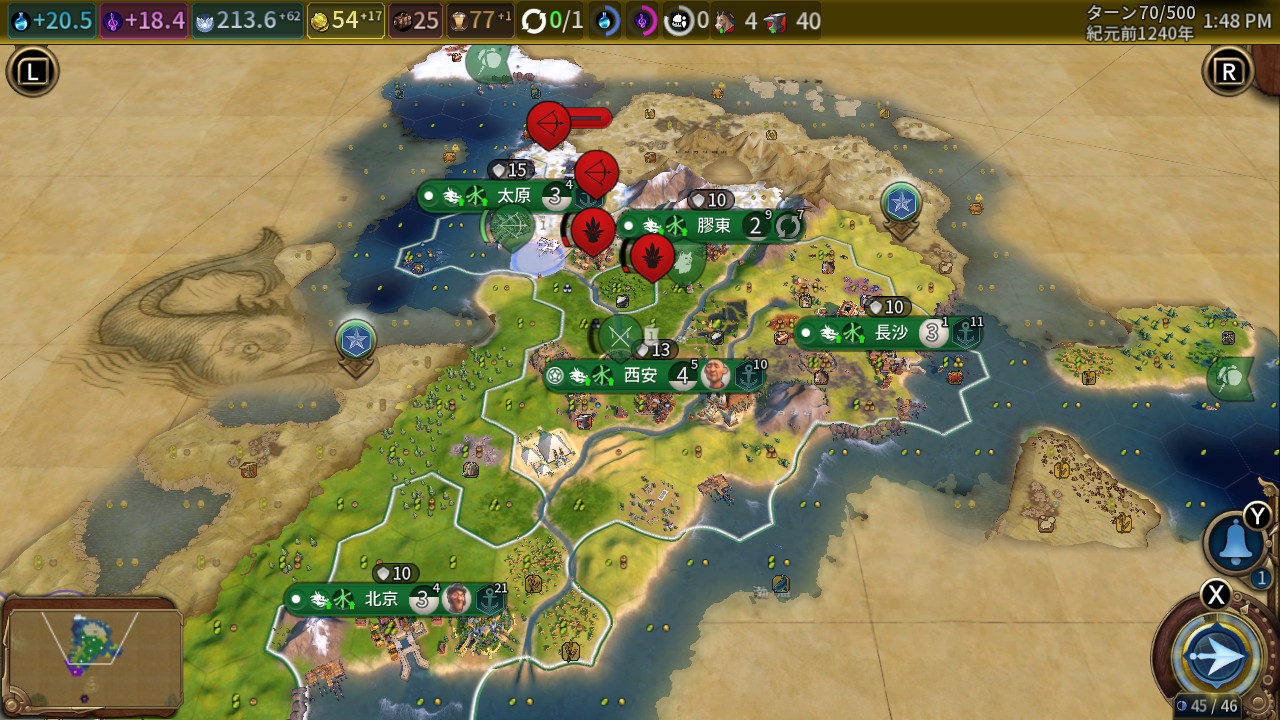1280x720 pixels.
Task: Open the notification bell
Action: pos(1235,543)
